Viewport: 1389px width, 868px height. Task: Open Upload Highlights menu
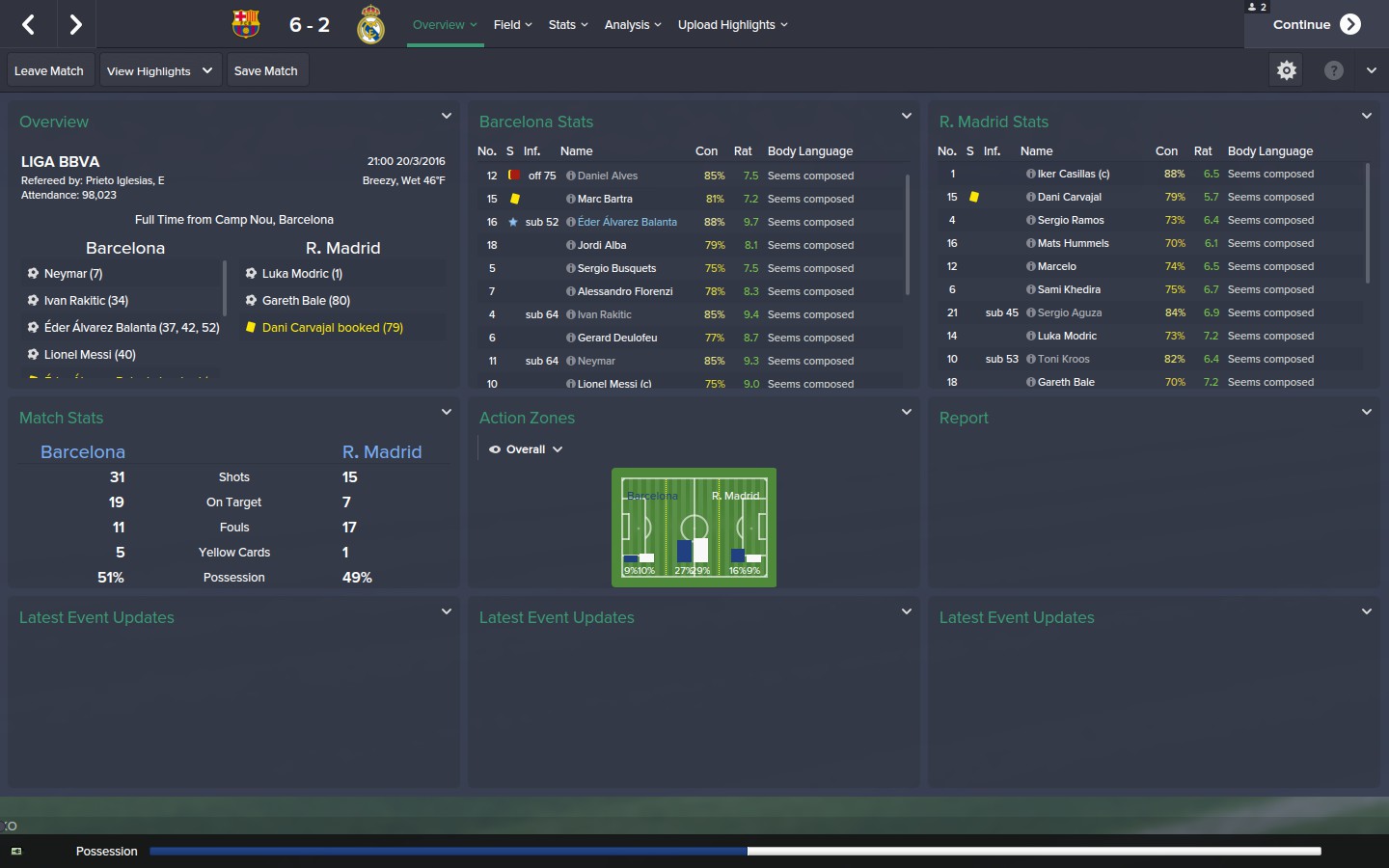732,25
